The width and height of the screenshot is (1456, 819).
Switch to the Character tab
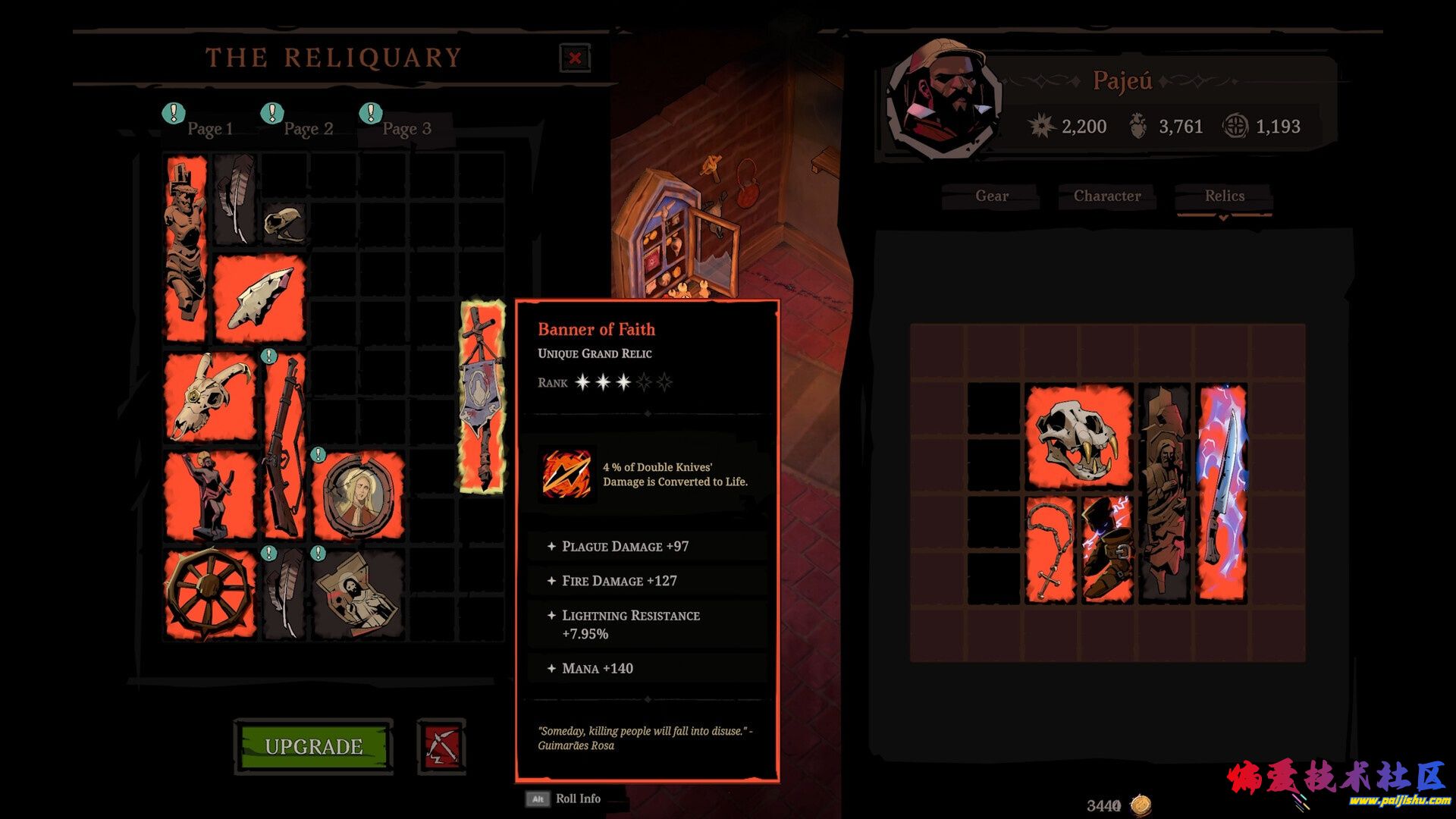click(x=1106, y=196)
